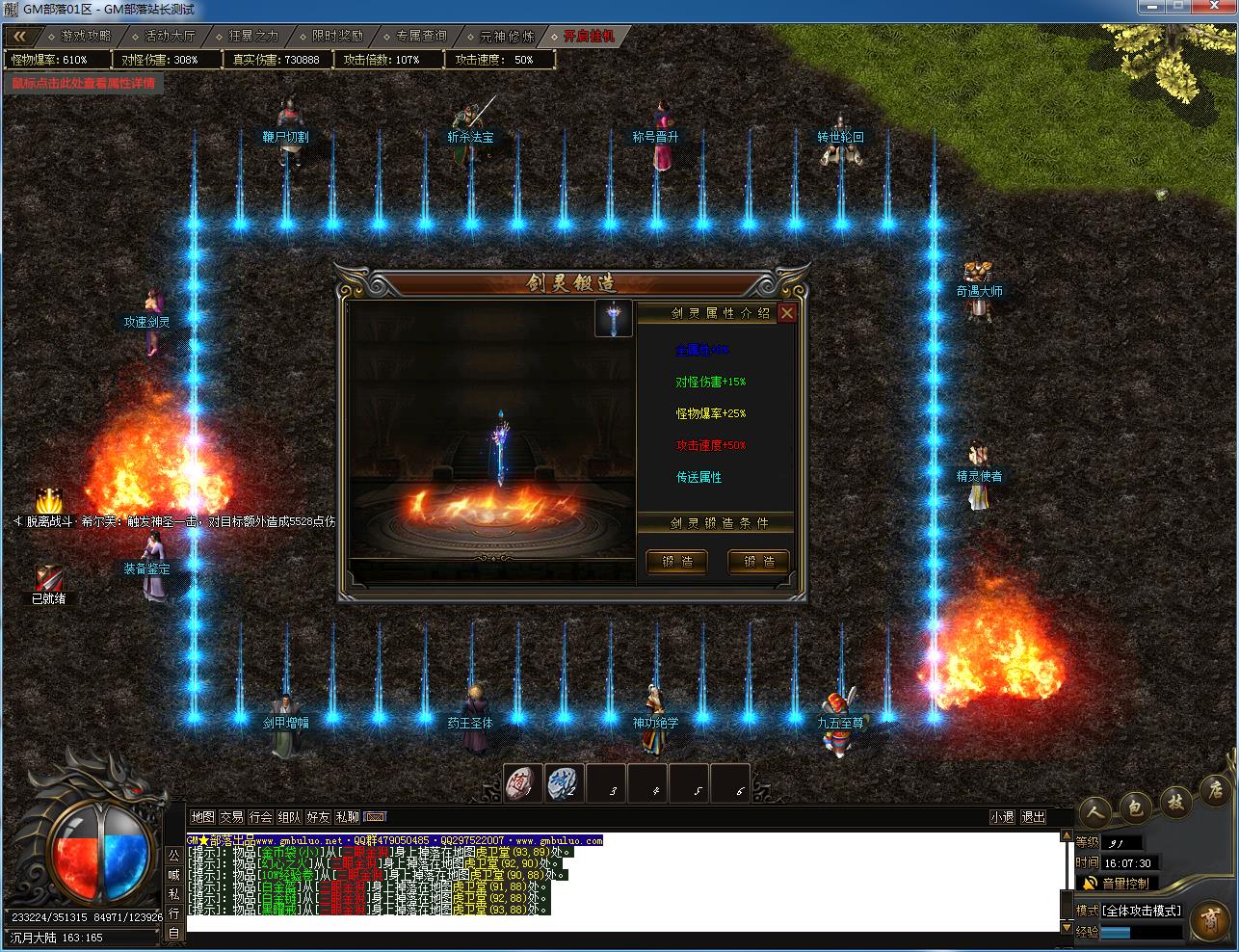The image size is (1239, 952).
Task: Click the red attribute details prompt 鼠标点击此处查看属性详情
Action: point(83,83)
